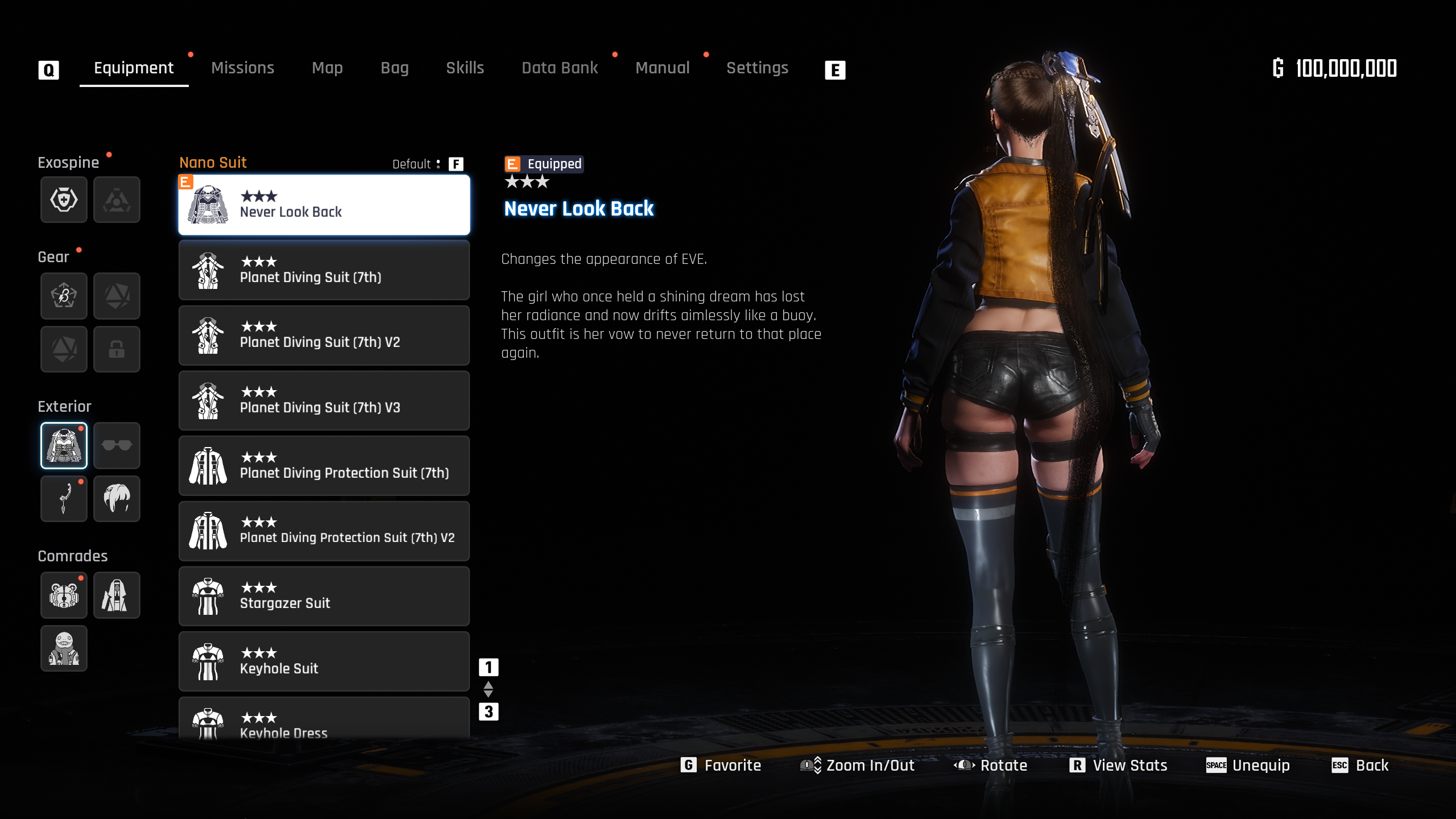
Task: Open the Map tab
Action: [x=327, y=68]
